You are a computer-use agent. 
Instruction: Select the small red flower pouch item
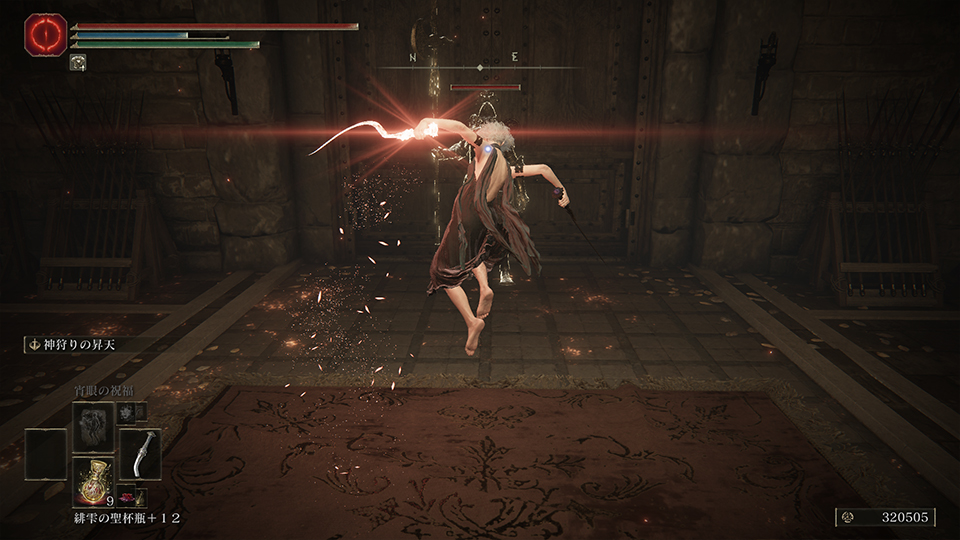tap(129, 497)
